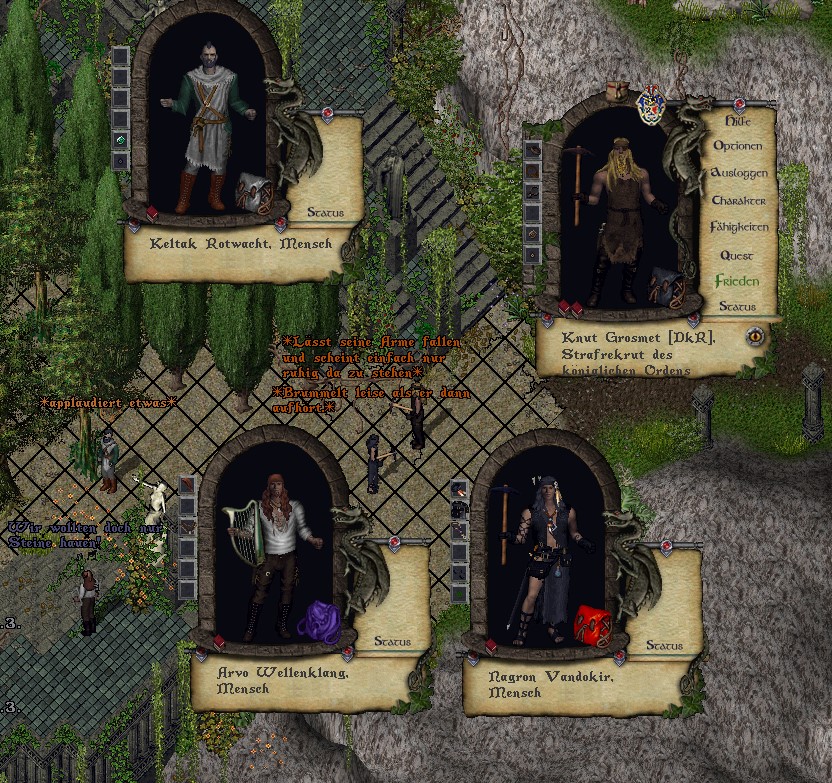
Task: Open Keltak Rotwacht's Status
Action: coord(325,213)
